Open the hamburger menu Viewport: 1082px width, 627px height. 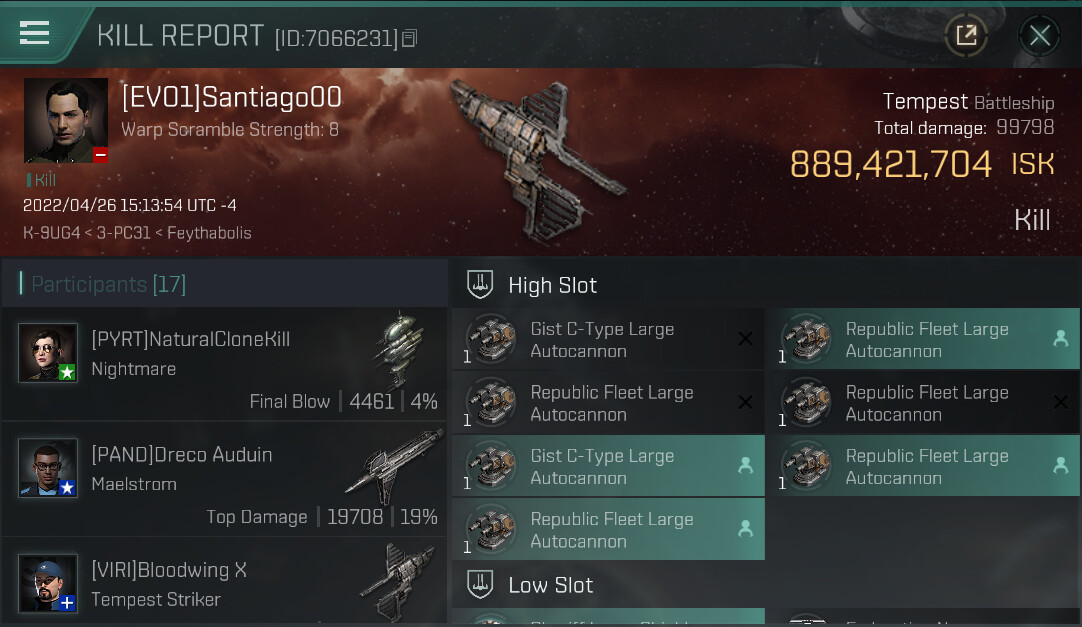click(35, 34)
